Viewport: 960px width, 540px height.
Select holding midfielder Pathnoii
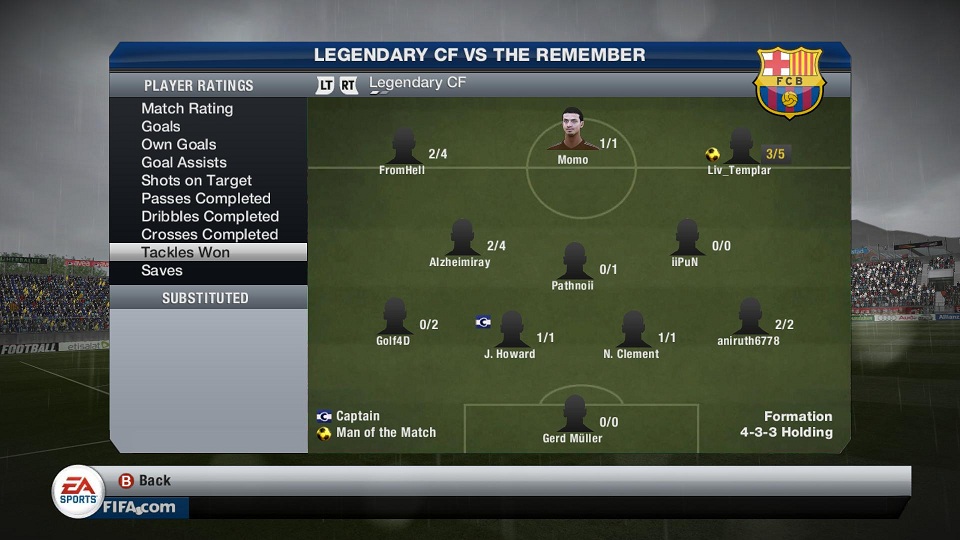(x=573, y=264)
